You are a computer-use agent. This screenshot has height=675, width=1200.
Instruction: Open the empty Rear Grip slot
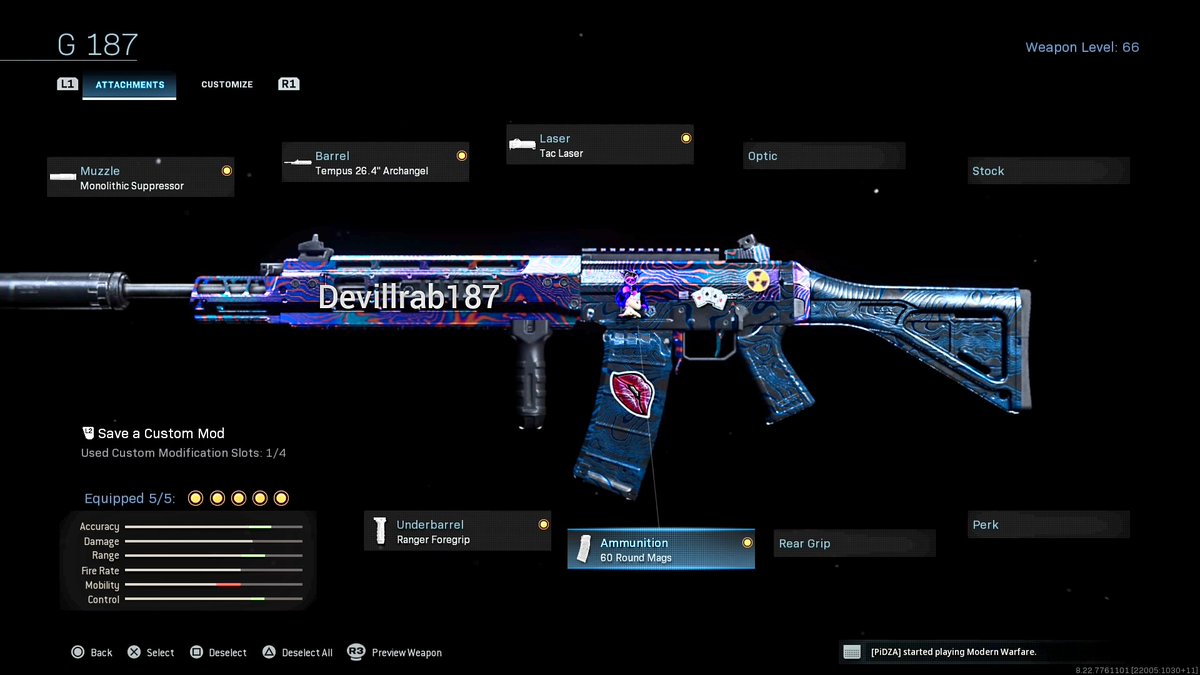click(x=854, y=544)
